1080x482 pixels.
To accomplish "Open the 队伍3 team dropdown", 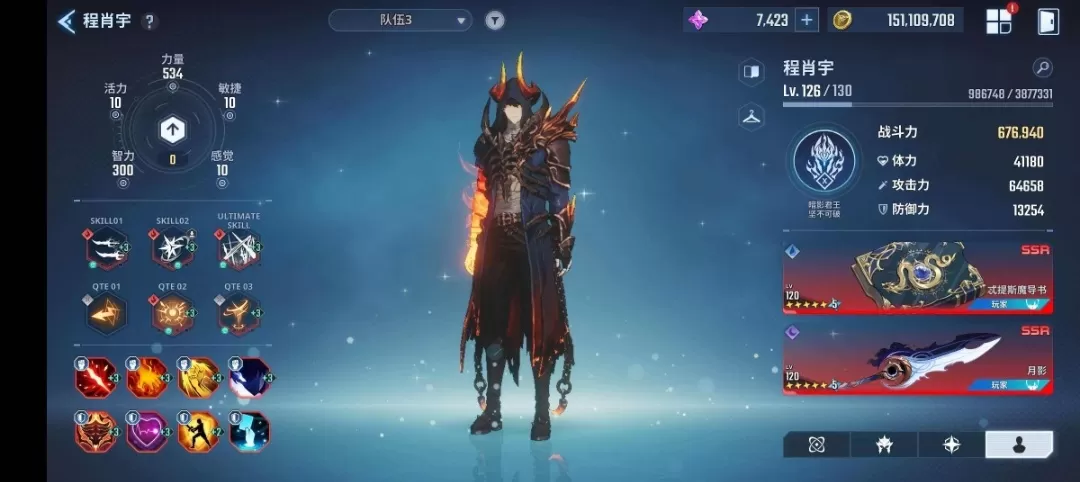I will (x=400, y=20).
